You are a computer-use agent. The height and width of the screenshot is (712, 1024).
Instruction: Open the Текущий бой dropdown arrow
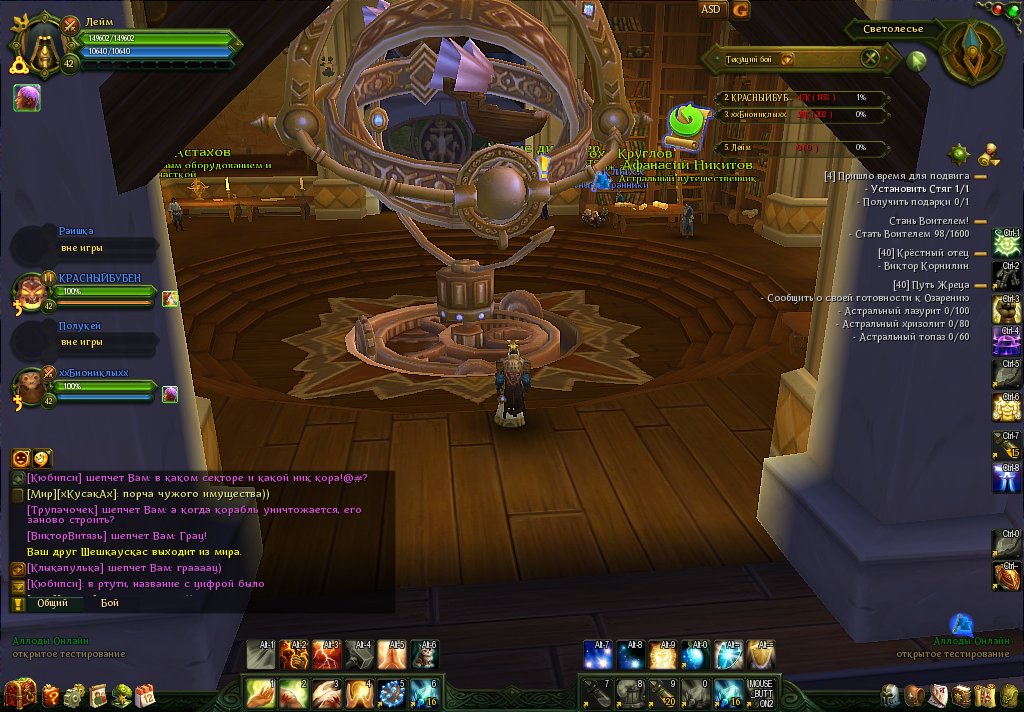tap(788, 59)
